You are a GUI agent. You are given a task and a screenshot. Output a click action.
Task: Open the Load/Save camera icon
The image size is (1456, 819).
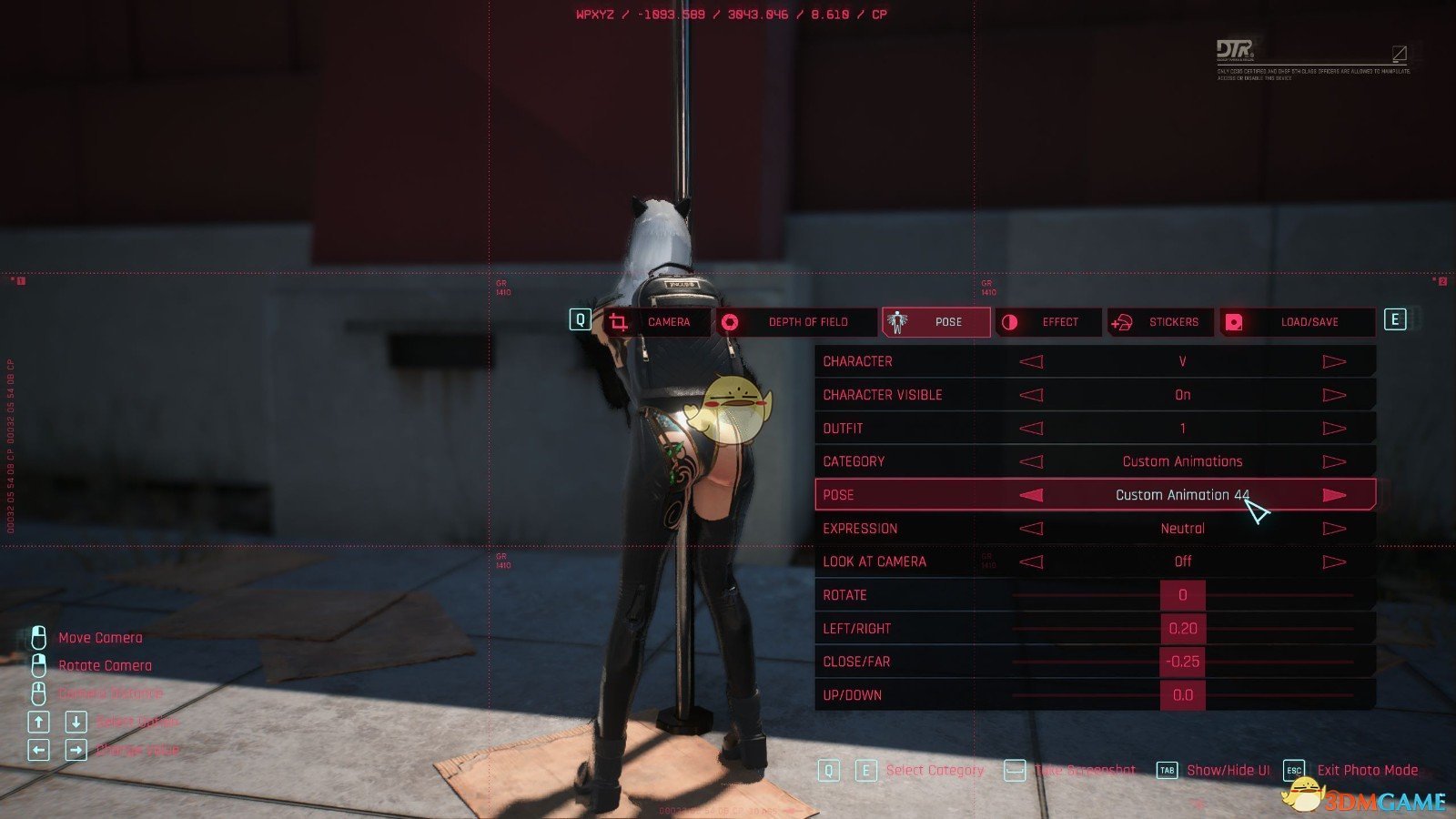pyautogui.click(x=1233, y=321)
